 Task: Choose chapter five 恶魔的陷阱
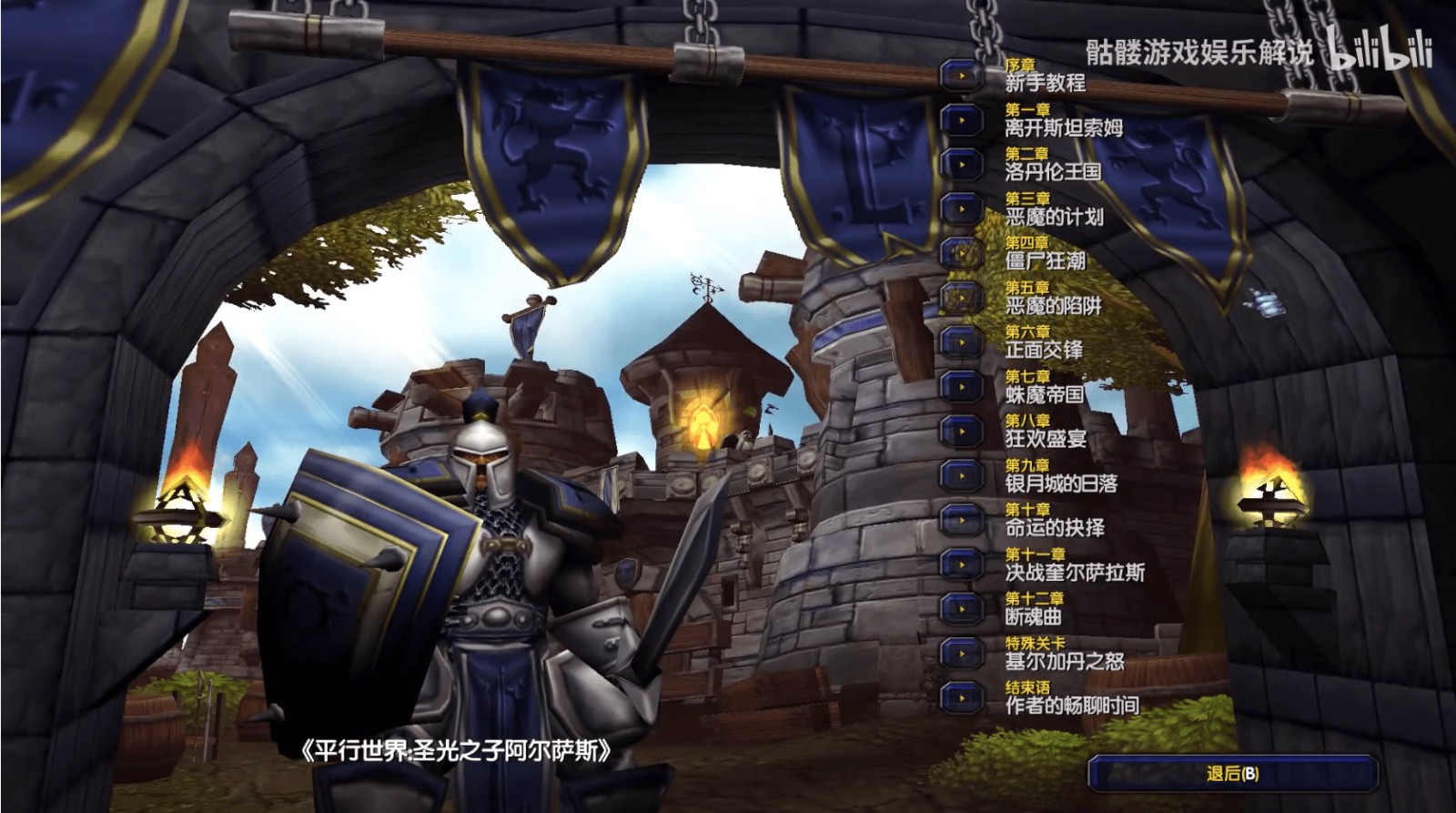(961, 298)
